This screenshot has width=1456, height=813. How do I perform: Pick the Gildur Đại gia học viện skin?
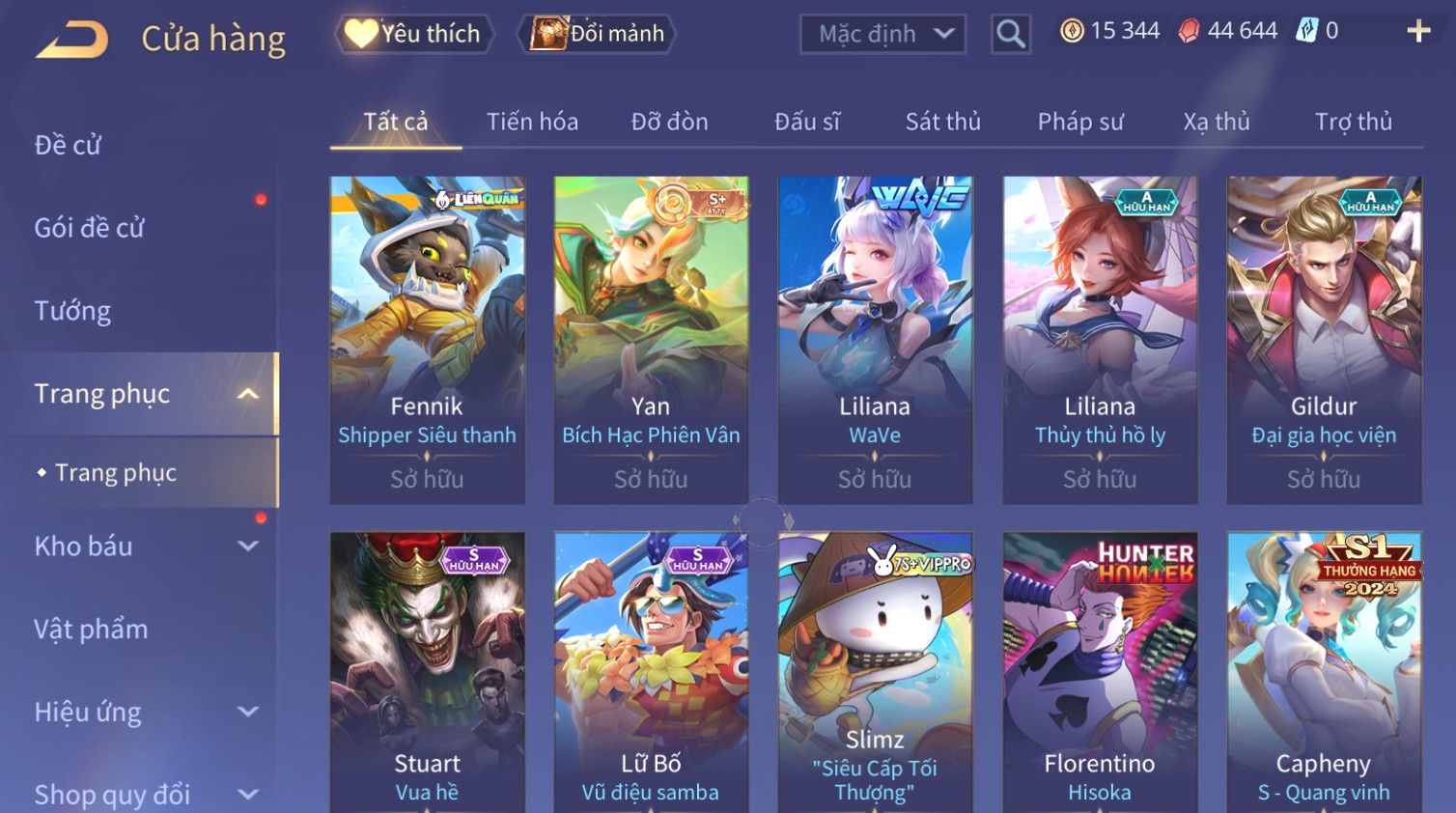click(x=1324, y=338)
